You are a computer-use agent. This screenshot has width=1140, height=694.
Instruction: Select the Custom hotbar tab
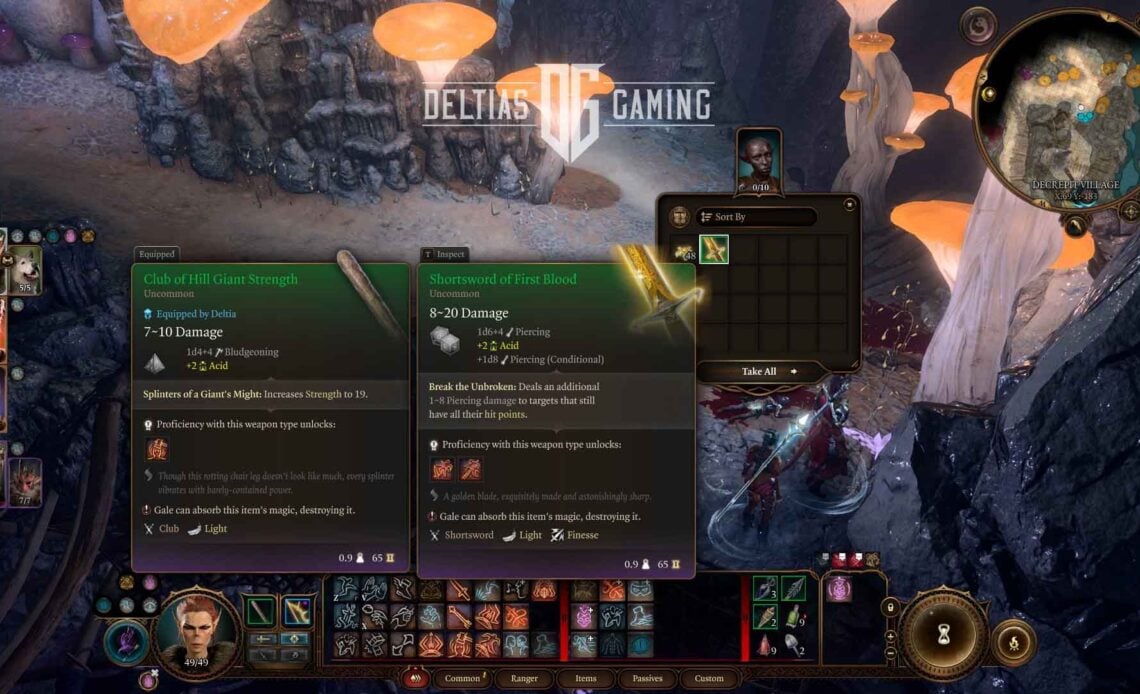coord(709,679)
